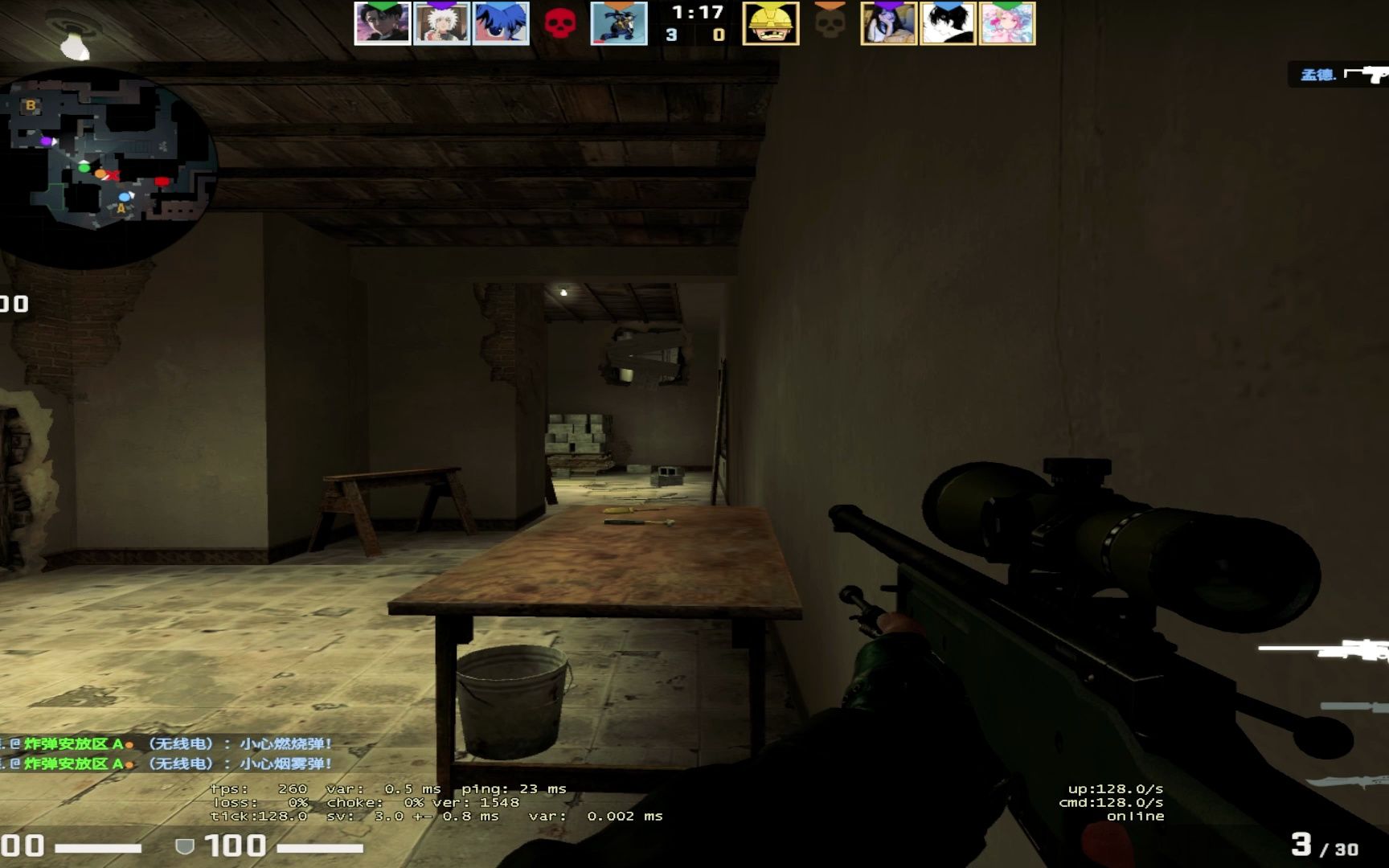The image size is (1389, 868).
Task: Open bombsite B marker on the radar
Action: coord(31,105)
